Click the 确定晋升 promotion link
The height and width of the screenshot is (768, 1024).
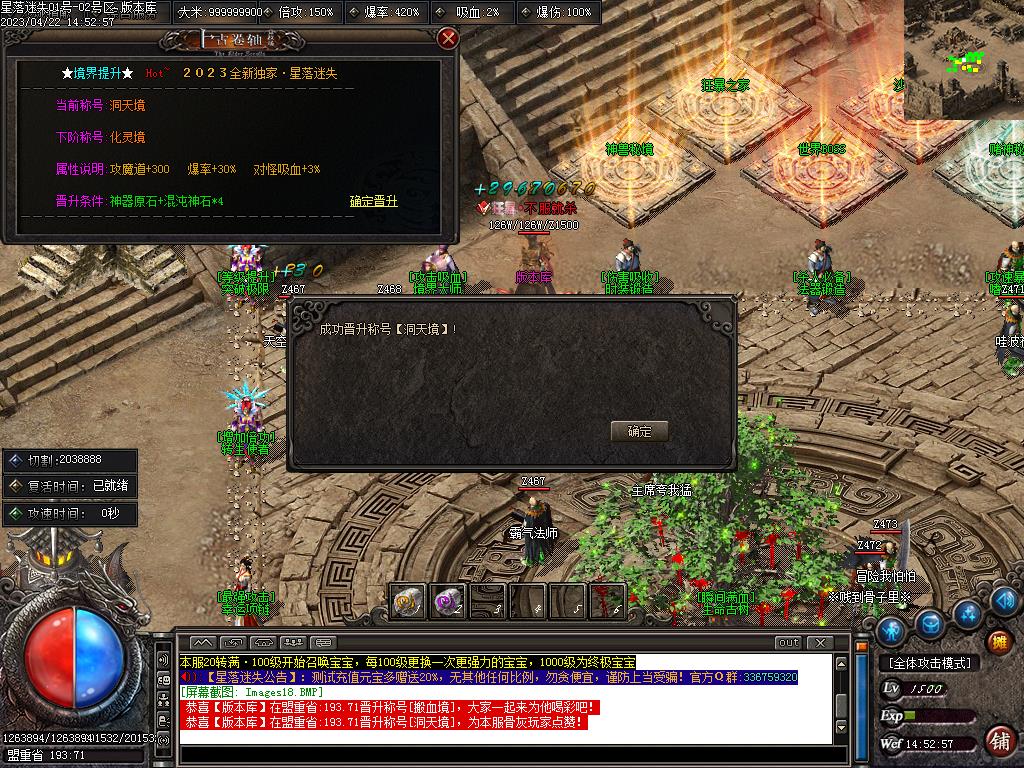[x=374, y=201]
